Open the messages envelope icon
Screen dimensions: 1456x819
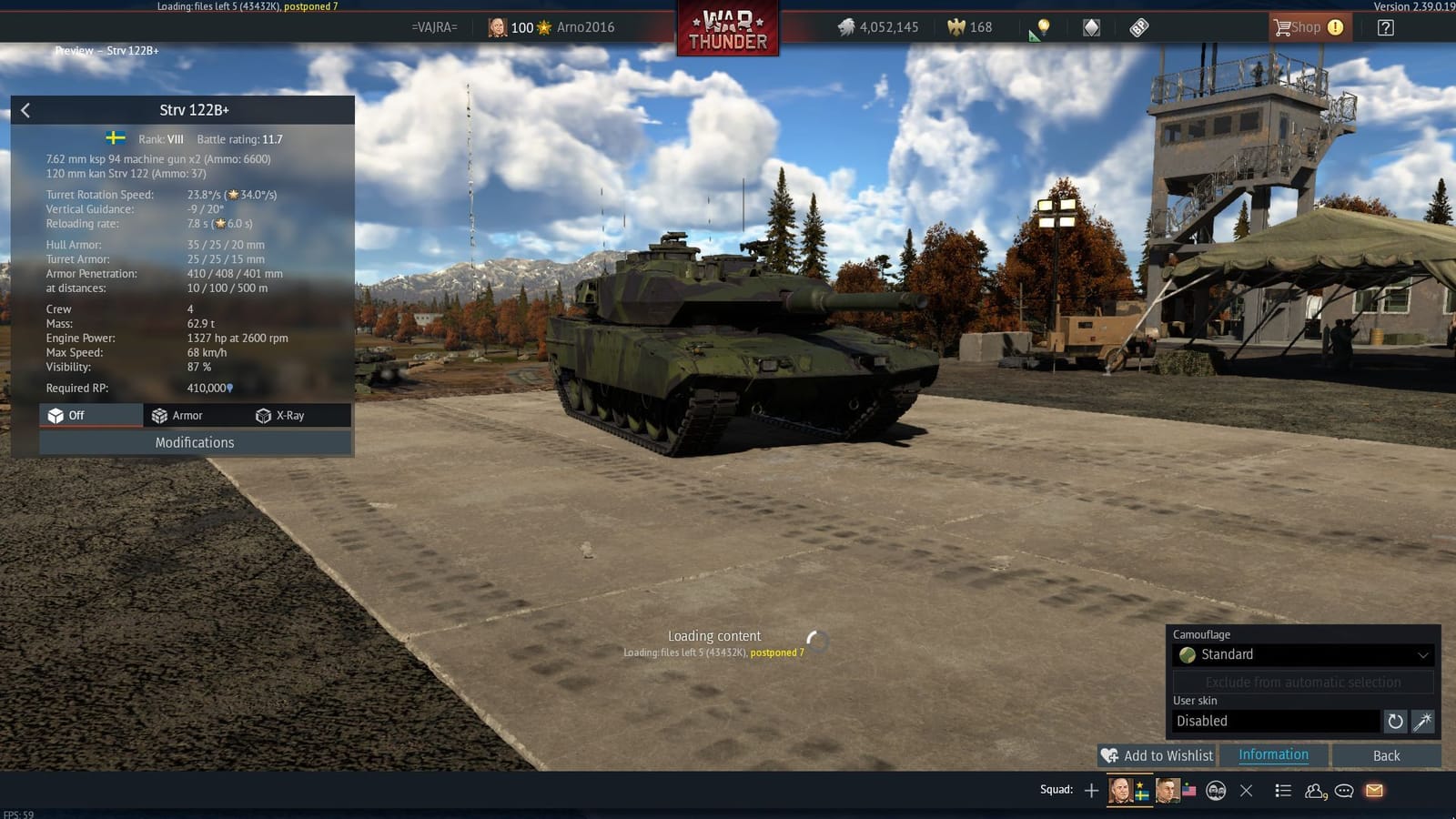coord(1373,792)
